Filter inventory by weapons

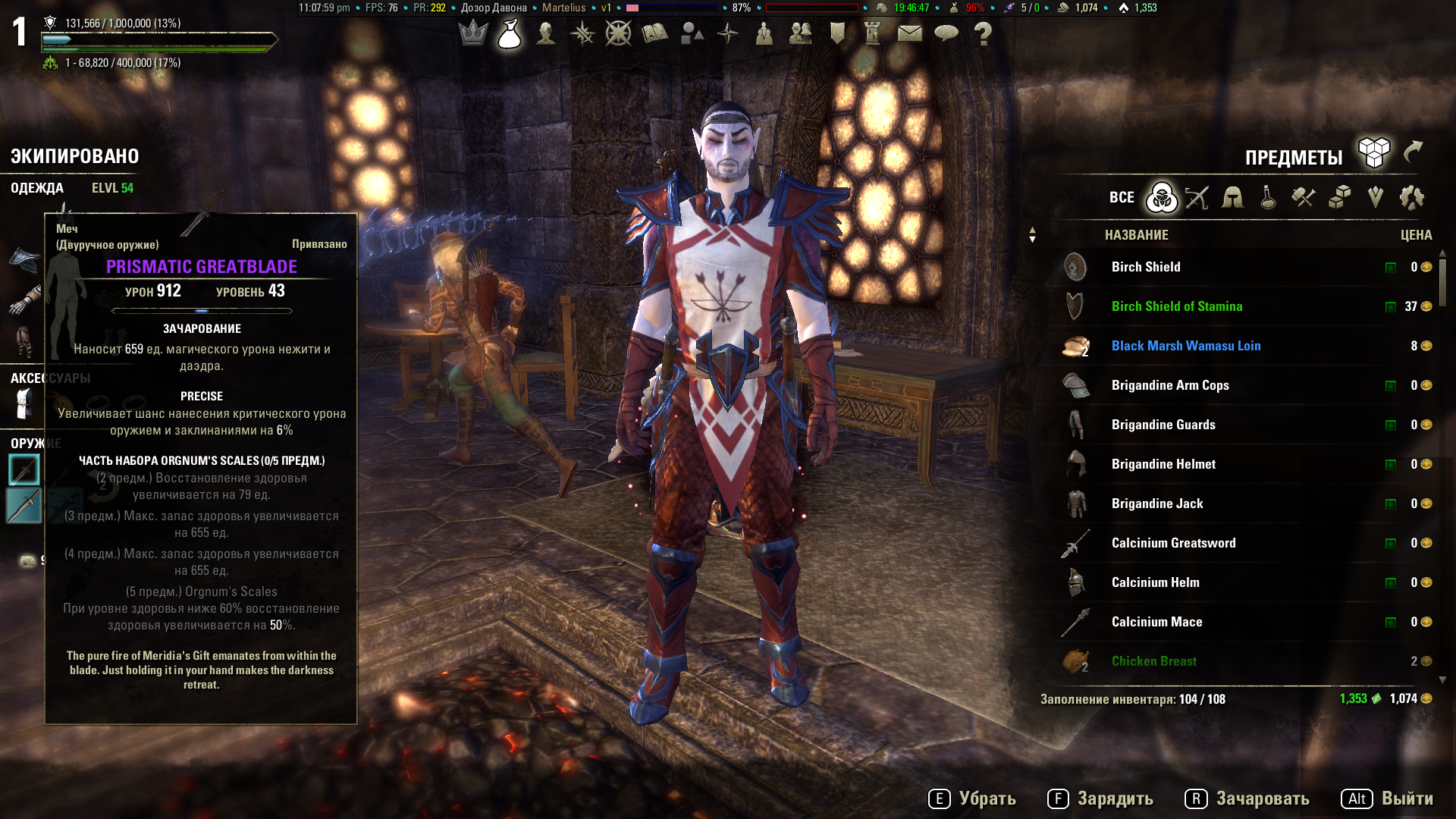pyautogui.click(x=1197, y=198)
